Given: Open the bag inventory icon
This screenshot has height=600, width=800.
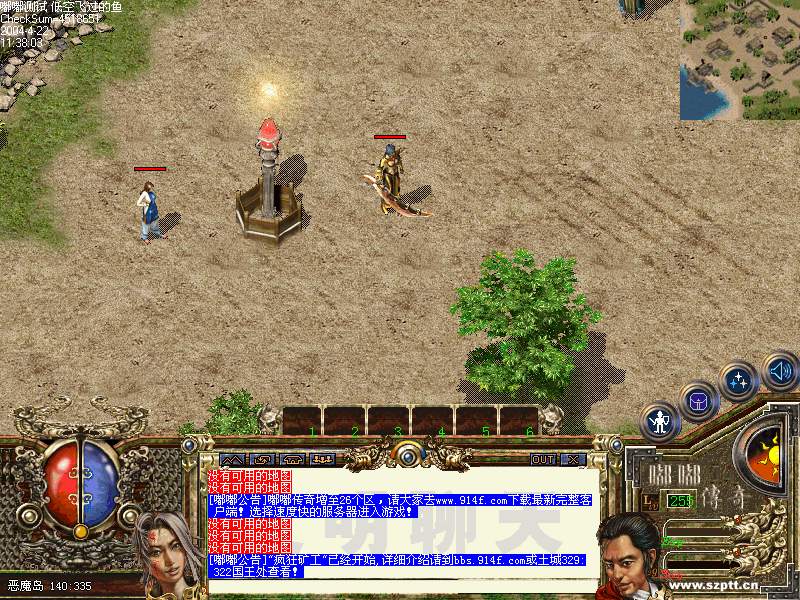Looking at the screenshot, I should tap(699, 401).
